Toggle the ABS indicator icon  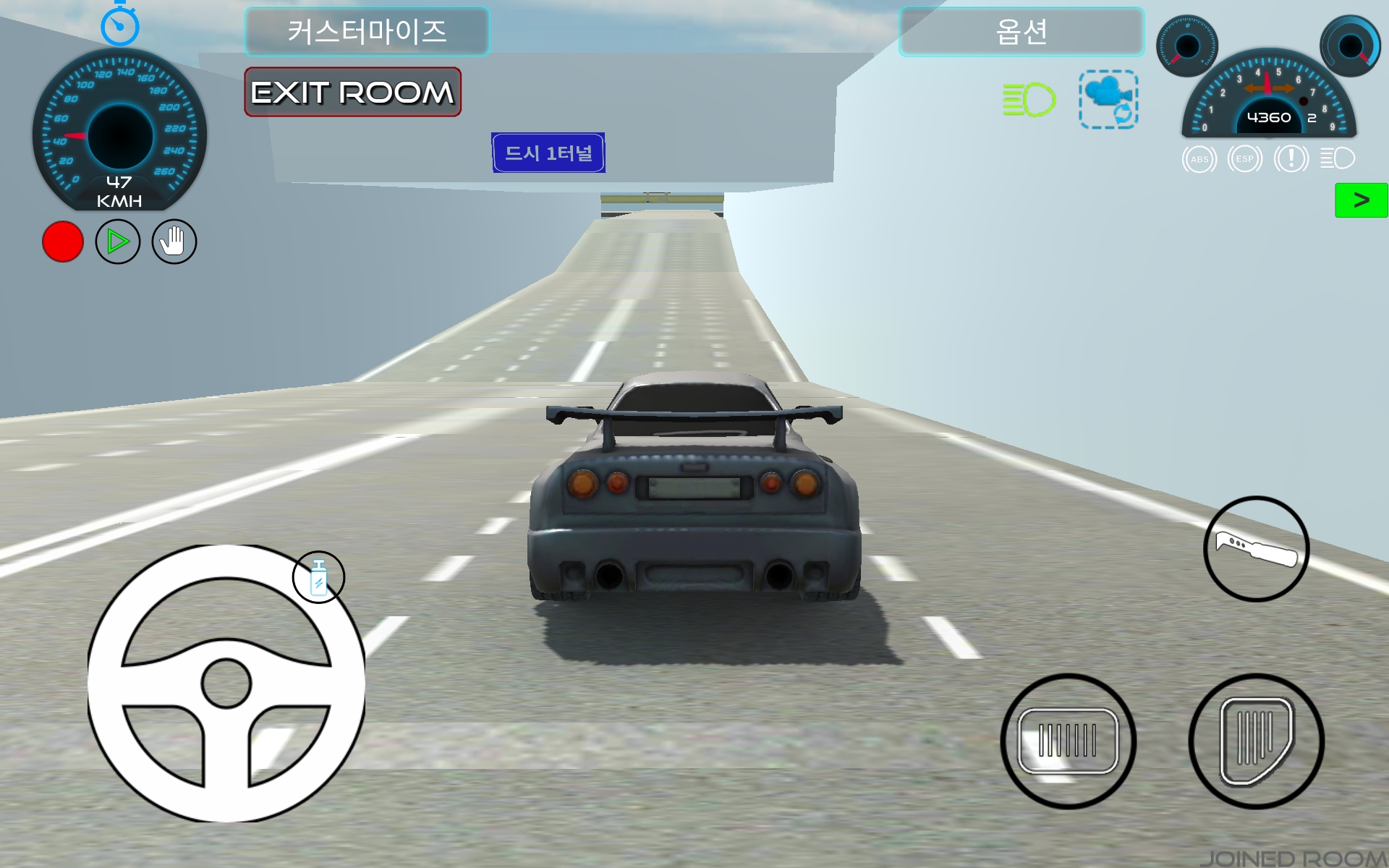pos(1199,159)
